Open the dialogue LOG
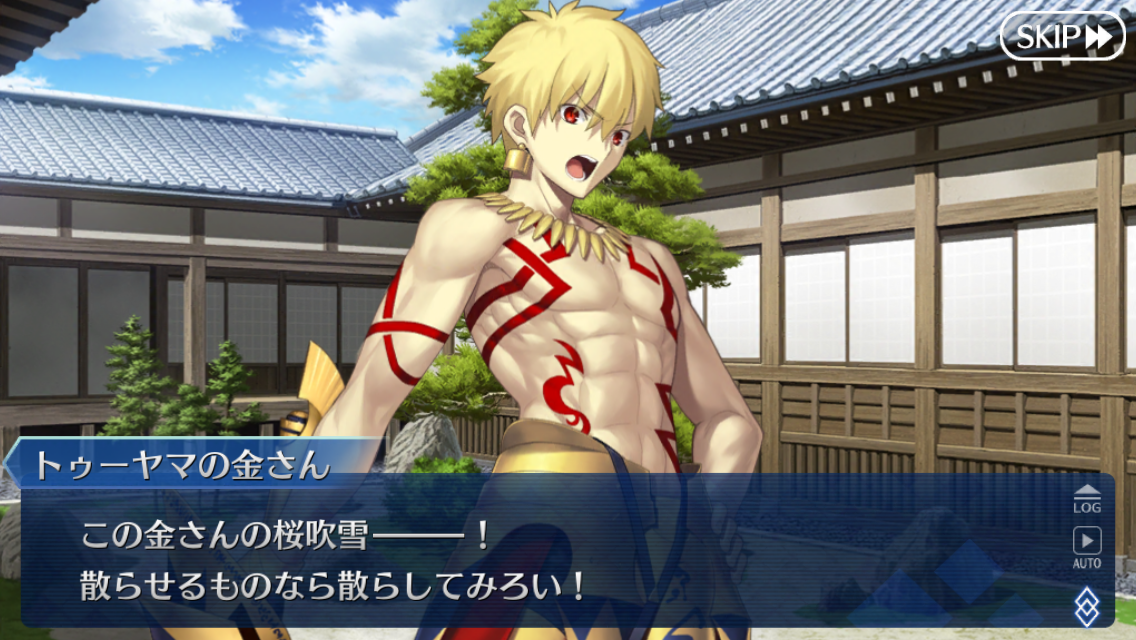Image resolution: width=1136 pixels, height=640 pixels. tap(1087, 498)
